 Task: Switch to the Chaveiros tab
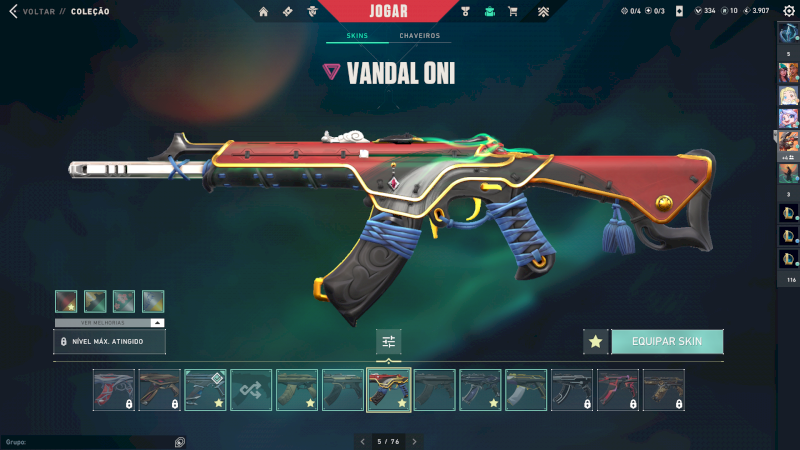tap(419, 36)
